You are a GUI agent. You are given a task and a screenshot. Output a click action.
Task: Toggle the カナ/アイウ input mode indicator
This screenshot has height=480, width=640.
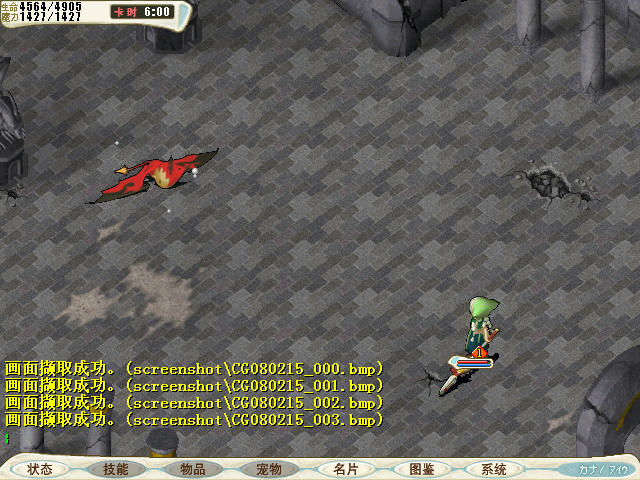pyautogui.click(x=604, y=469)
